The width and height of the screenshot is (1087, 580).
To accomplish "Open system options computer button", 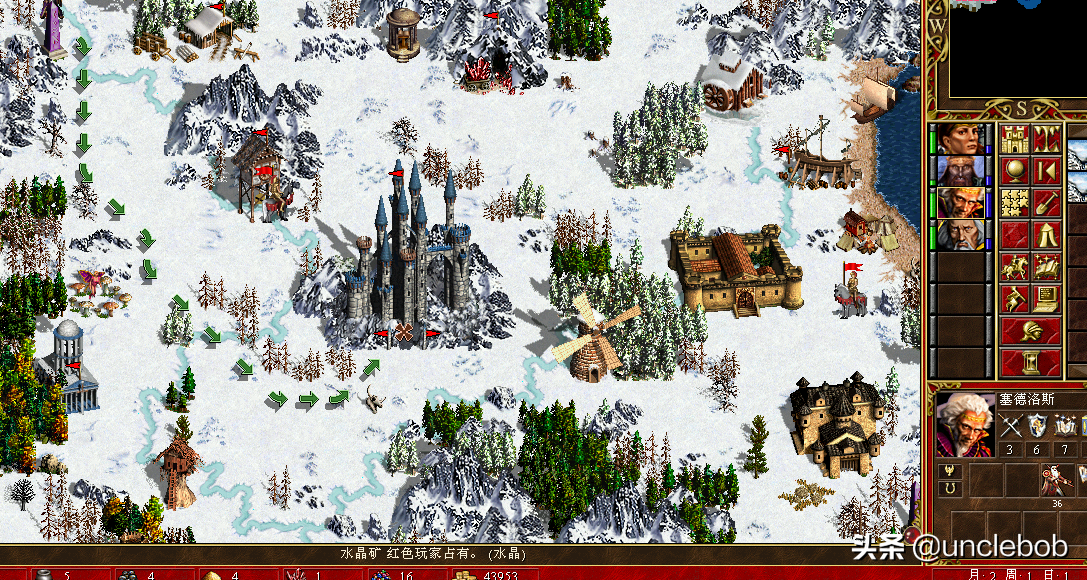I will coord(1046,298).
